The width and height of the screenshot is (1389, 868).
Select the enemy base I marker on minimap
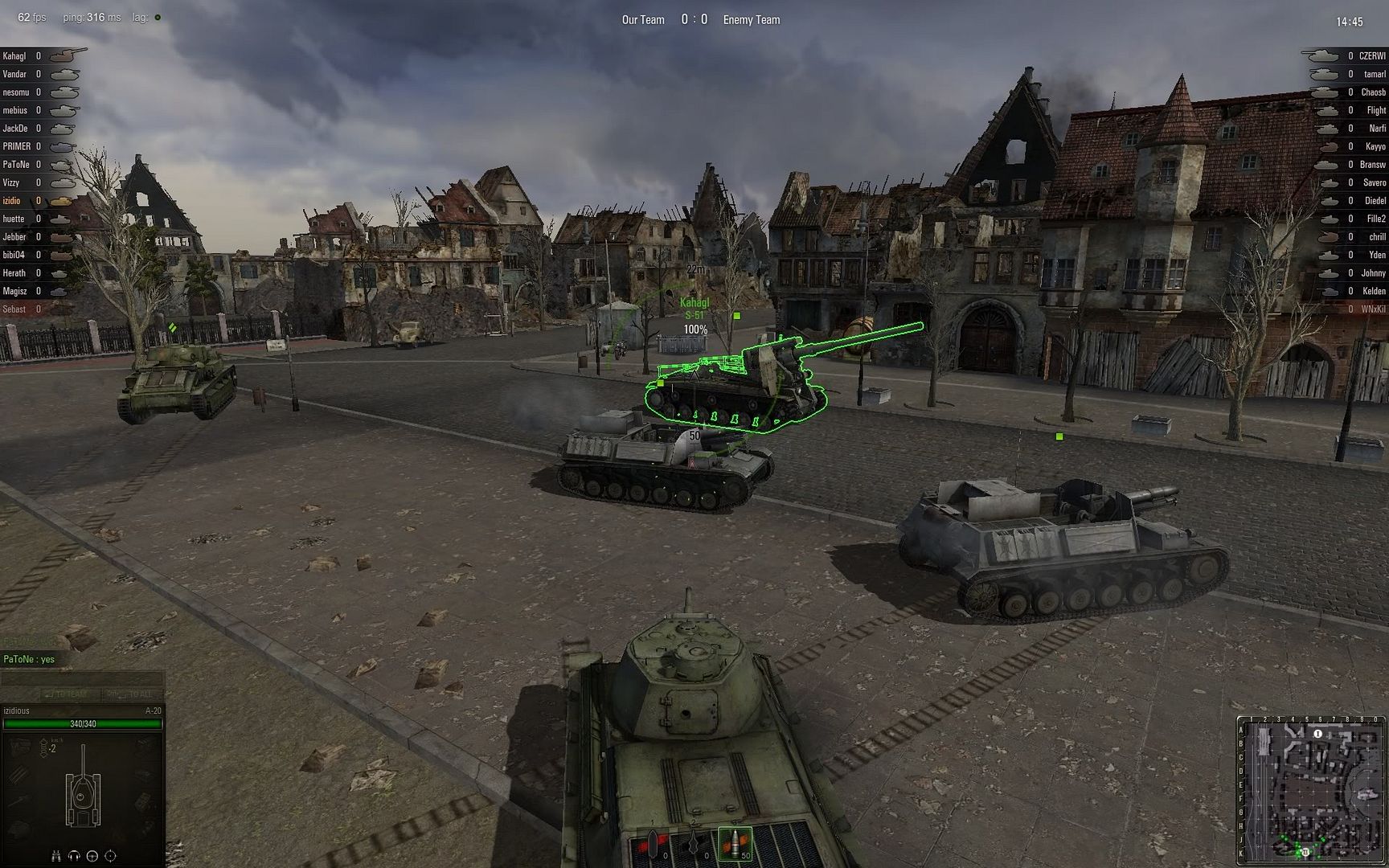tap(1317, 734)
